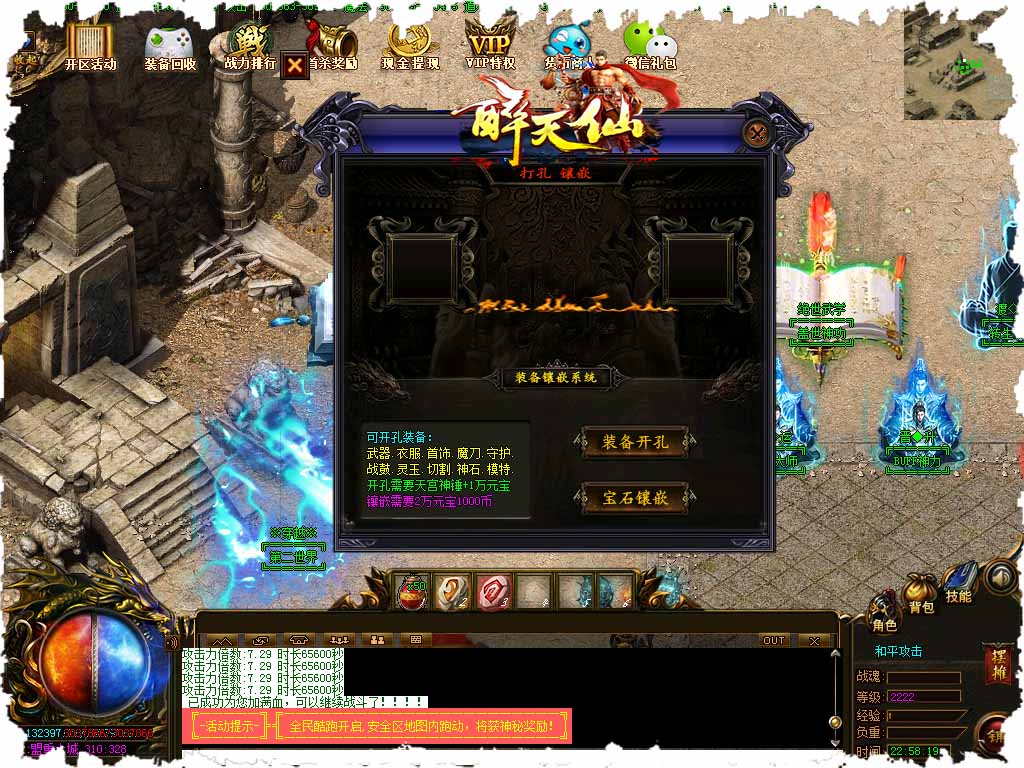1024x768 pixels.
Task: Use the red potion in the hotbar
Action: click(x=411, y=592)
